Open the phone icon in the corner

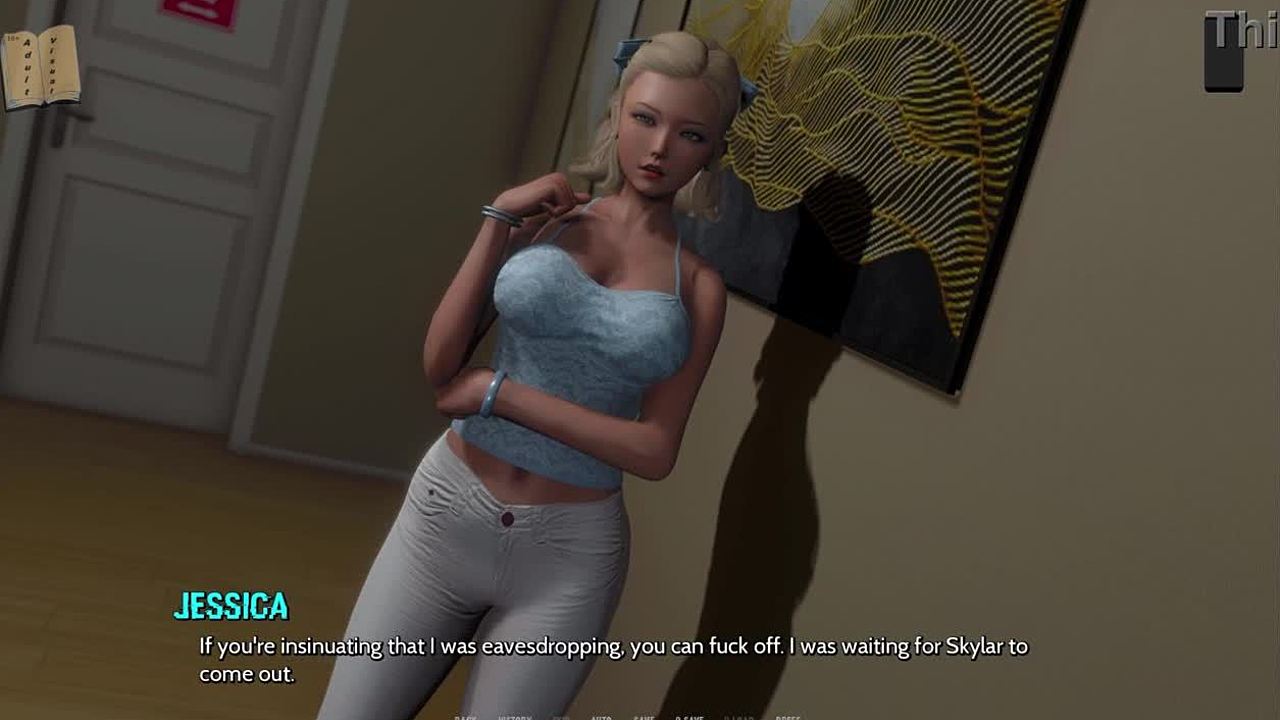click(1223, 50)
